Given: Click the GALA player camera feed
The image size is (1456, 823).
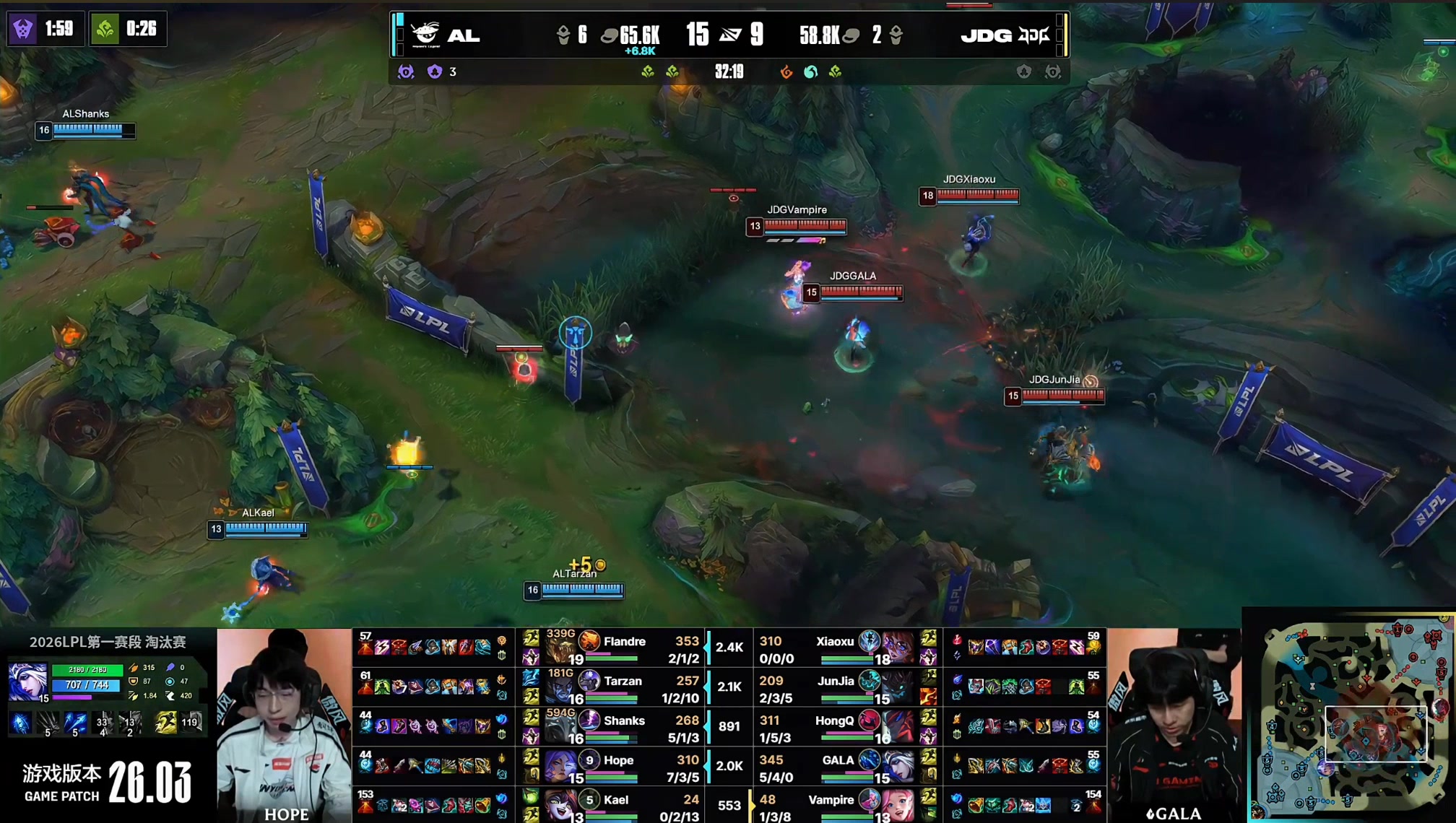Looking at the screenshot, I should [x=1174, y=725].
